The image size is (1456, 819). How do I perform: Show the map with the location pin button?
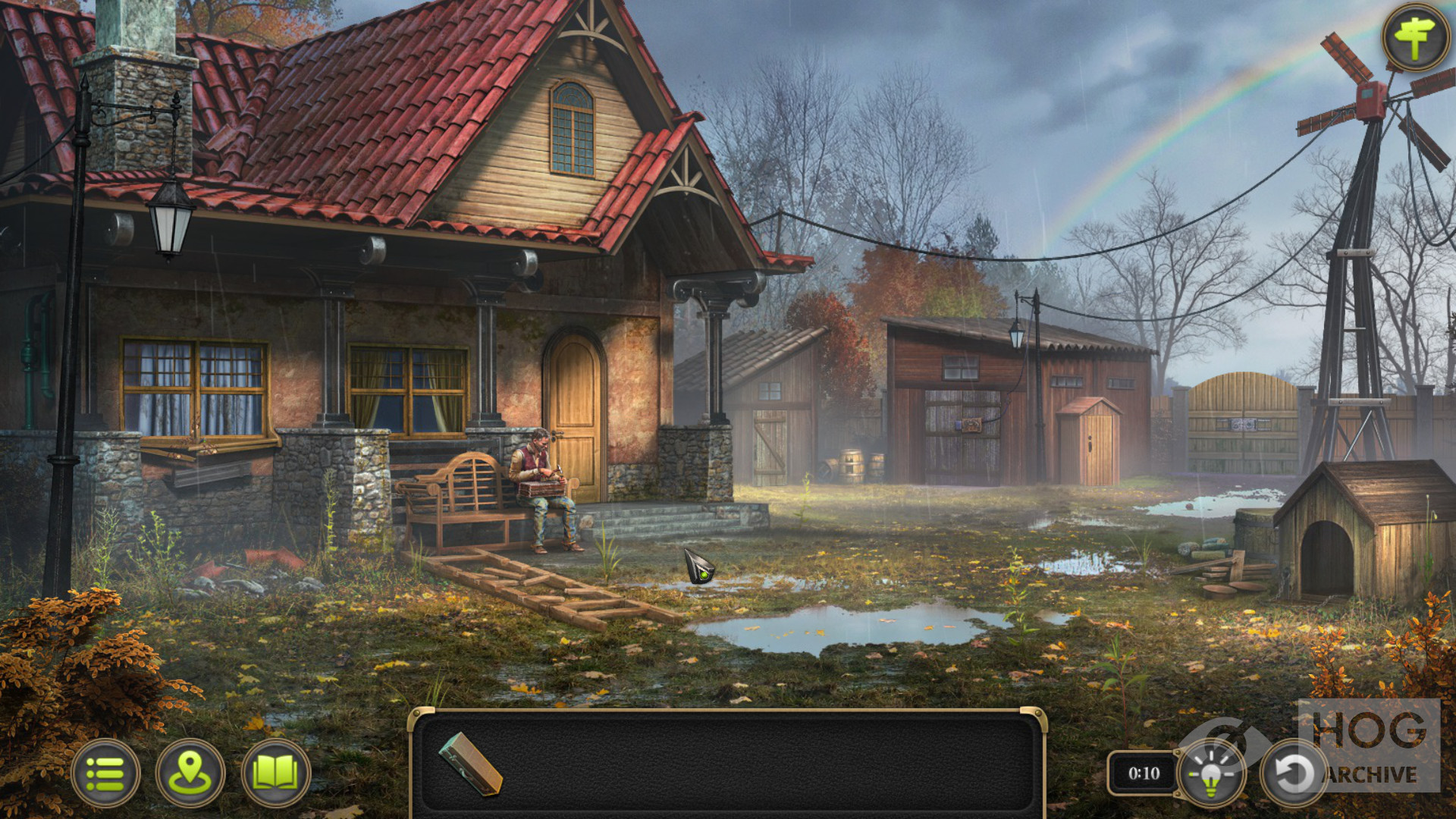coord(190,773)
